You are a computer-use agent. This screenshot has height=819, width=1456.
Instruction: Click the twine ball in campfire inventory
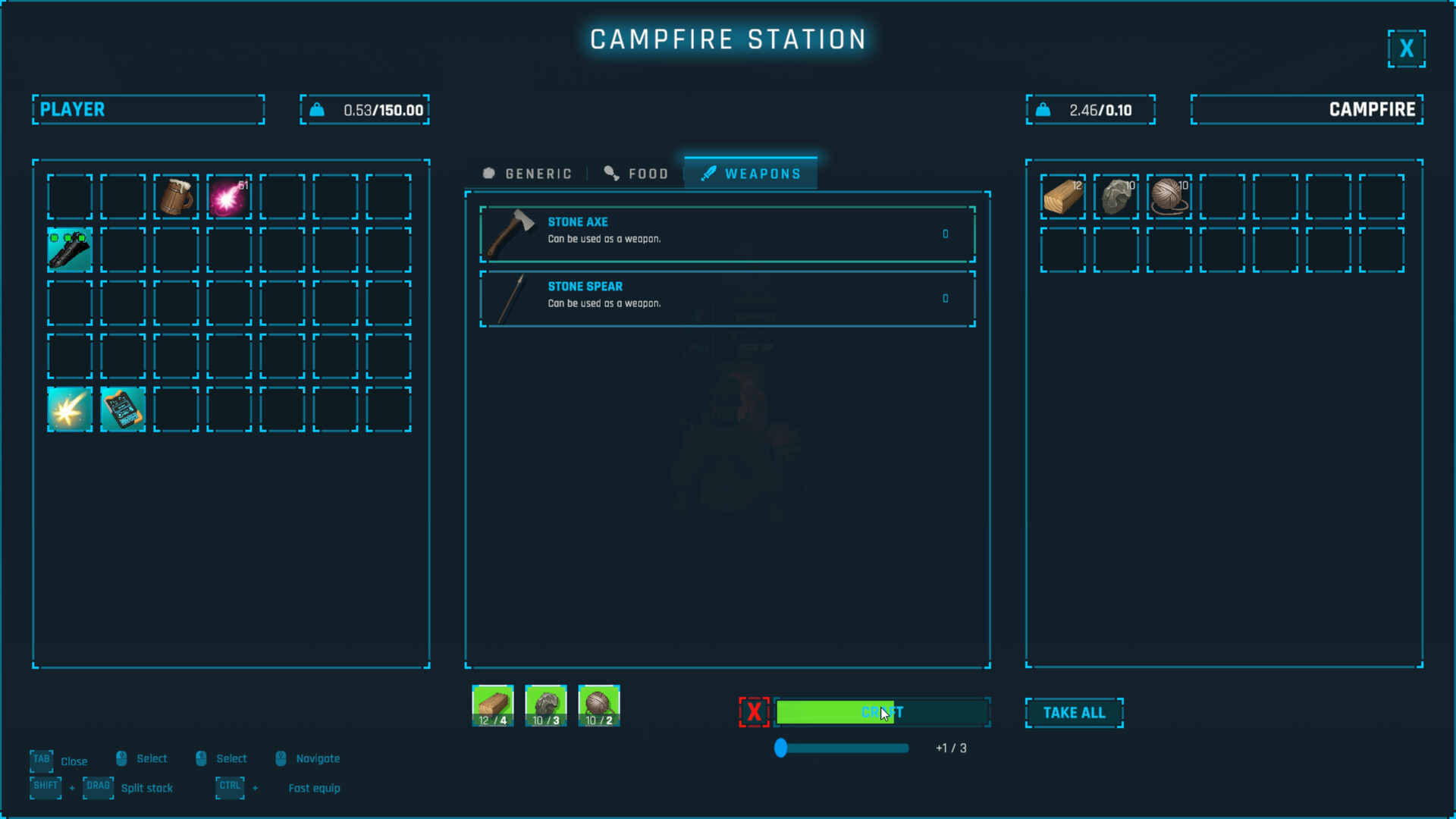click(x=1169, y=196)
